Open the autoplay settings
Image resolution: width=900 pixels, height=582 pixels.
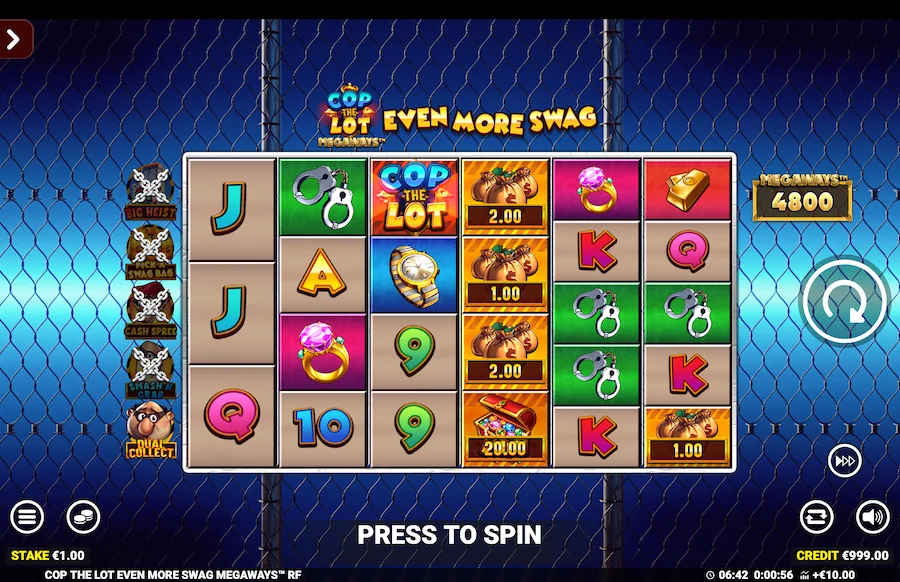[816, 517]
